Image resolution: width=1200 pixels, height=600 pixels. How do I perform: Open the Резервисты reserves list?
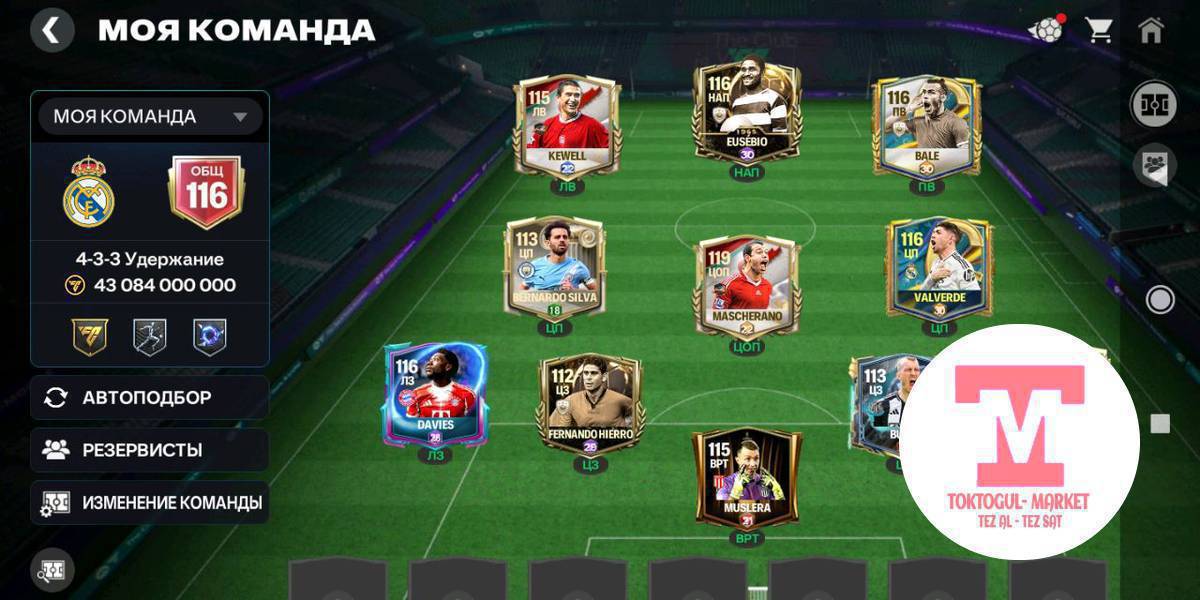(149, 450)
